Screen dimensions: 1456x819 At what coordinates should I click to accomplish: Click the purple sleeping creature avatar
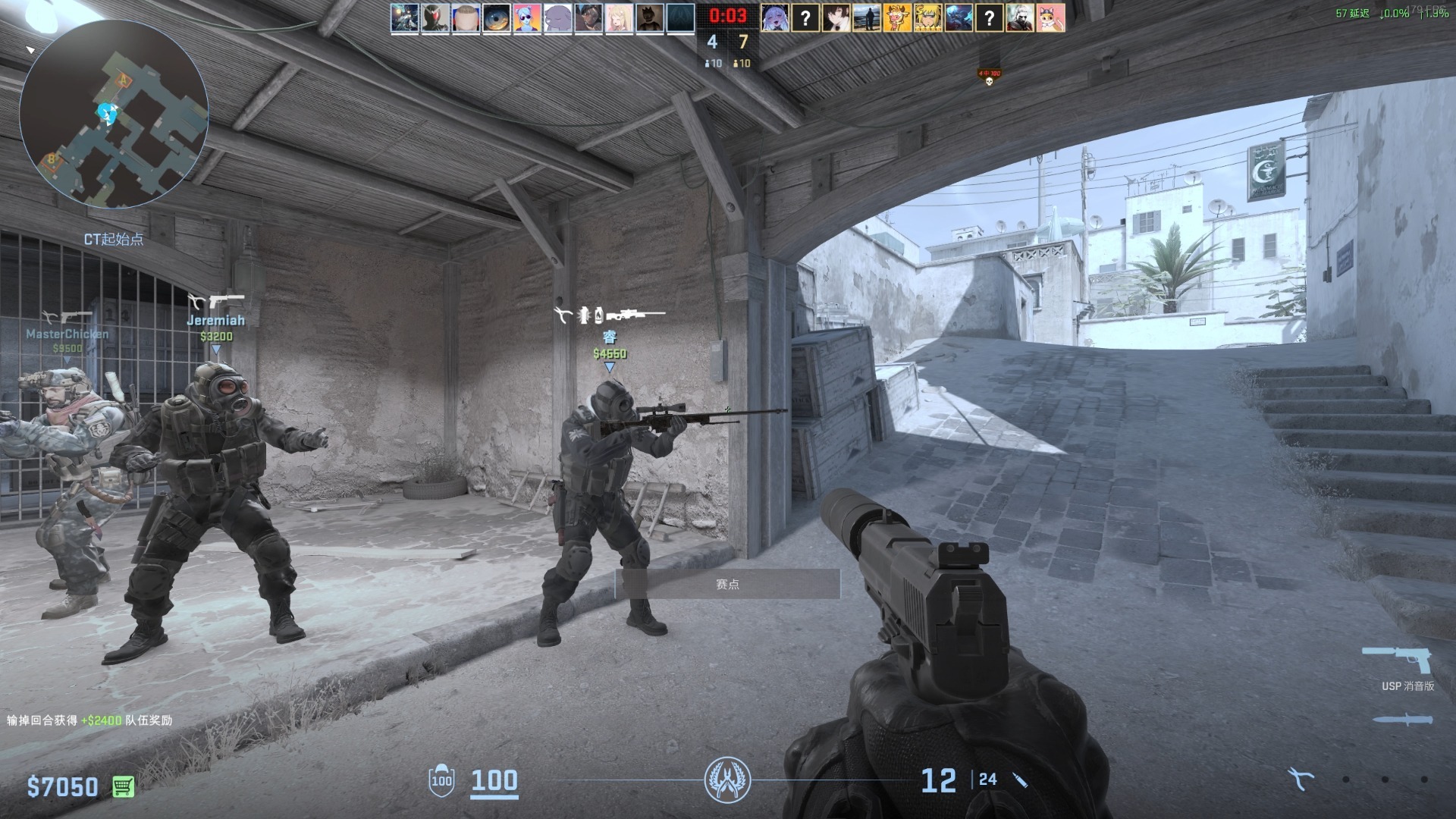coord(557,17)
